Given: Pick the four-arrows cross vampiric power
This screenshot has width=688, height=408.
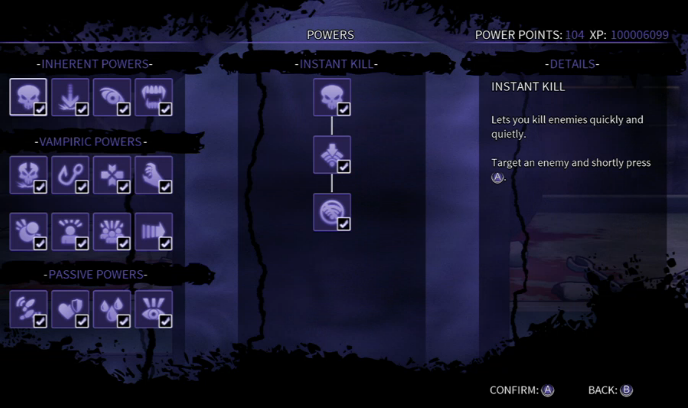Looking at the screenshot, I should (112, 174).
